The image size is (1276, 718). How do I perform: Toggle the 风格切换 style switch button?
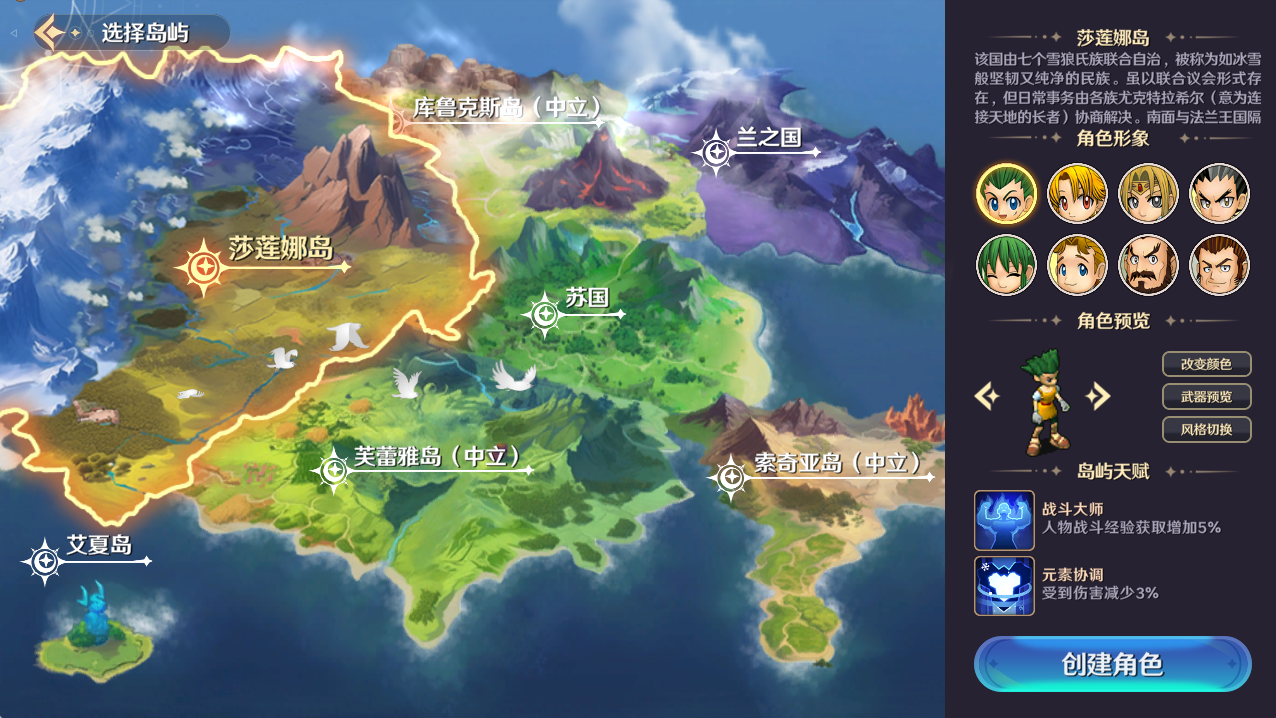click(x=1206, y=430)
